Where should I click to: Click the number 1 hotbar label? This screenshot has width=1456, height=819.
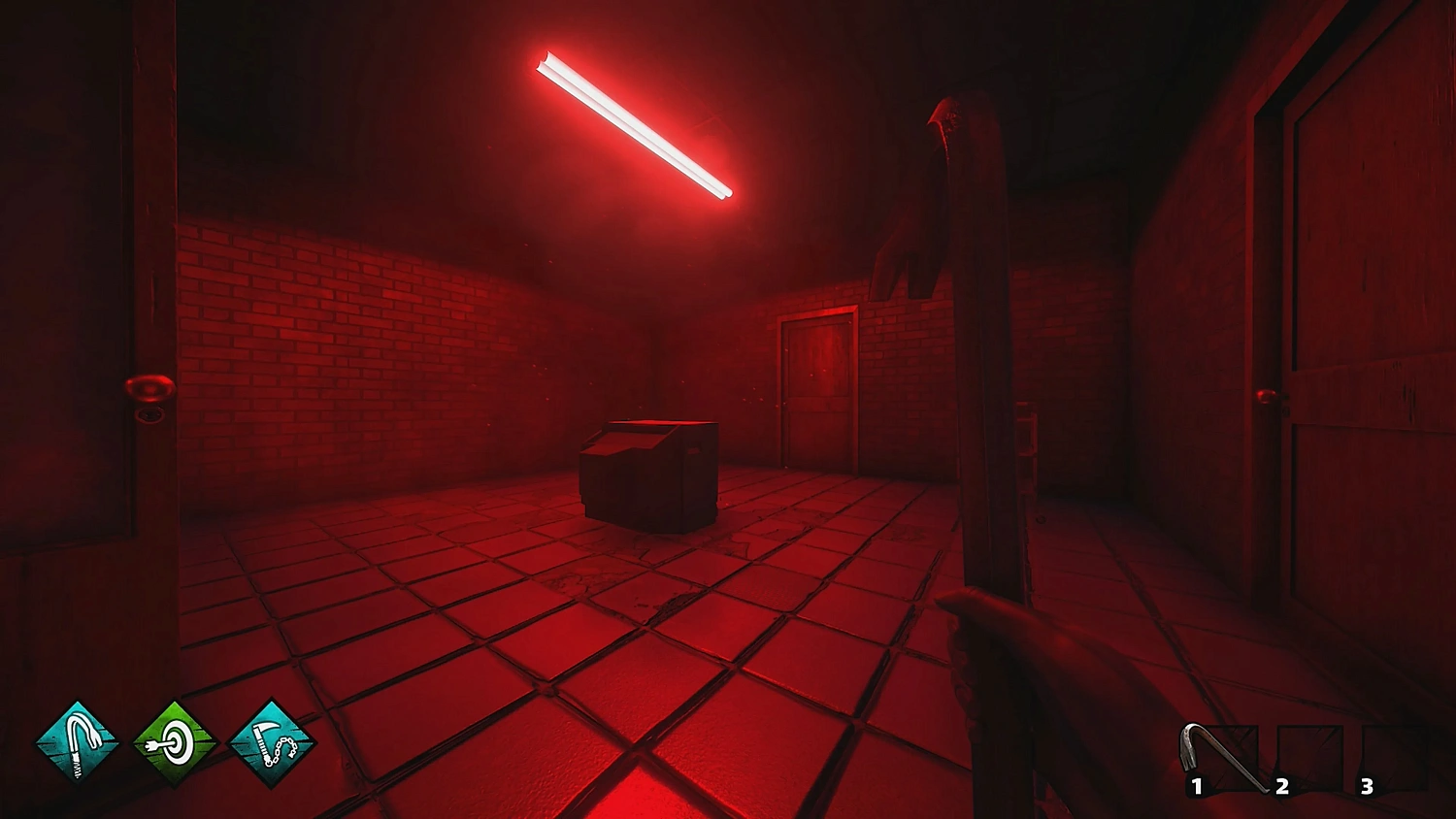[1196, 784]
